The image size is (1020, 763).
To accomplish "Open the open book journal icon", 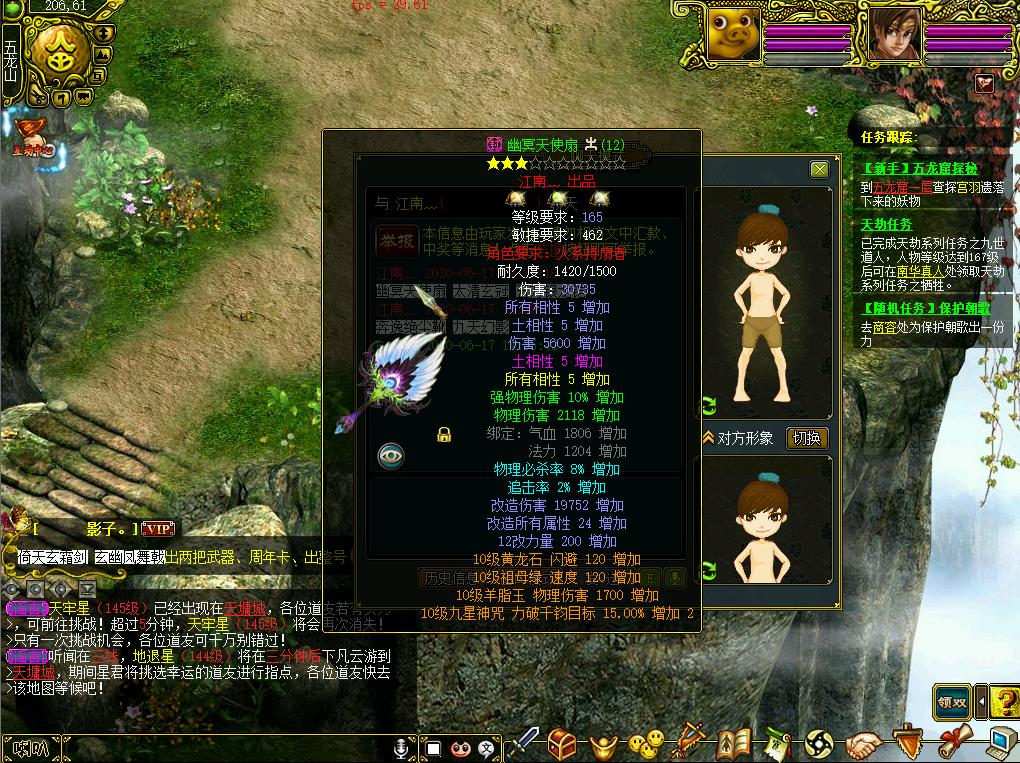I will pyautogui.click(x=735, y=743).
